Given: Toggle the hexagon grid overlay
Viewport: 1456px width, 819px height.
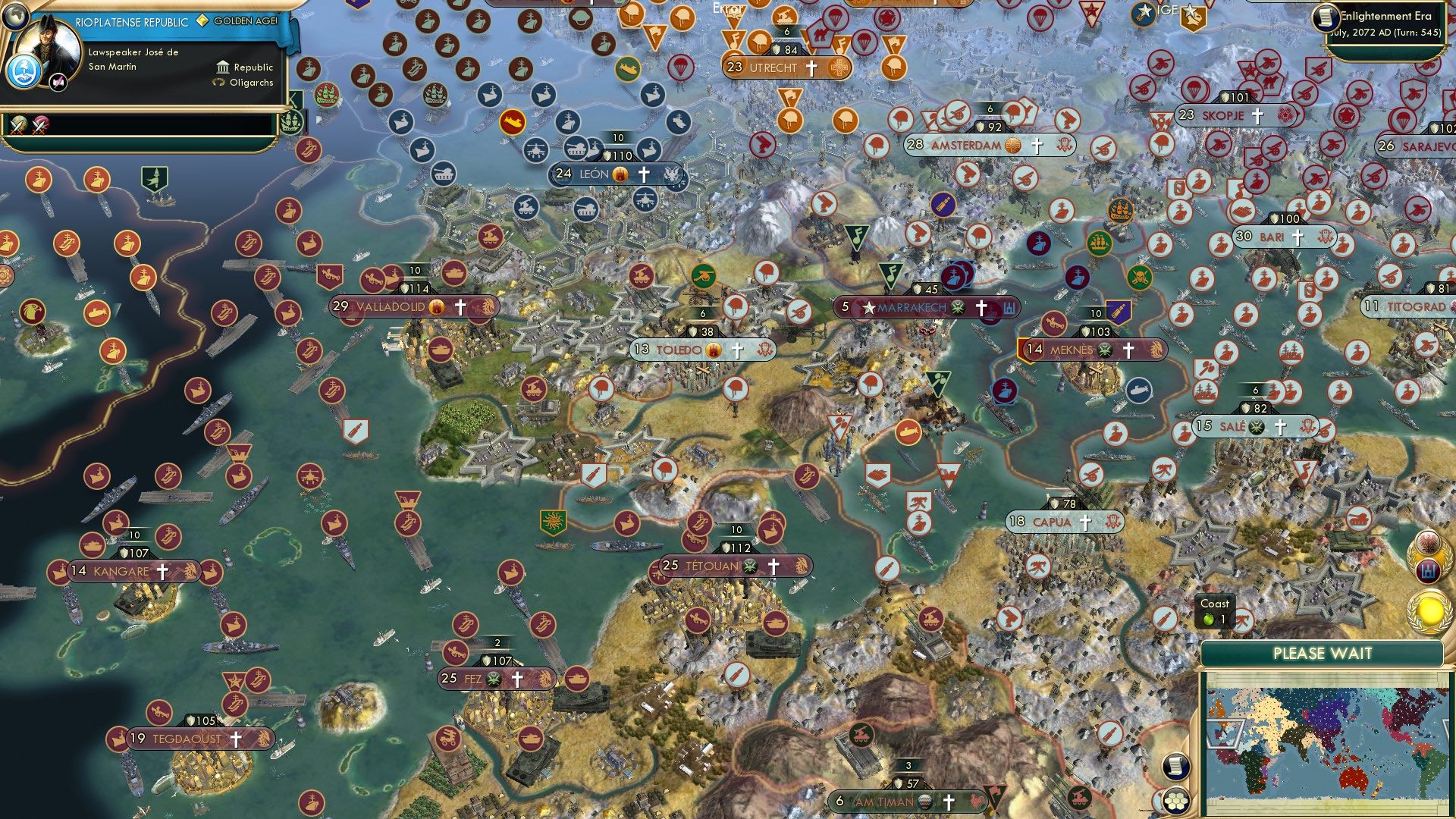Looking at the screenshot, I should (x=1177, y=801).
